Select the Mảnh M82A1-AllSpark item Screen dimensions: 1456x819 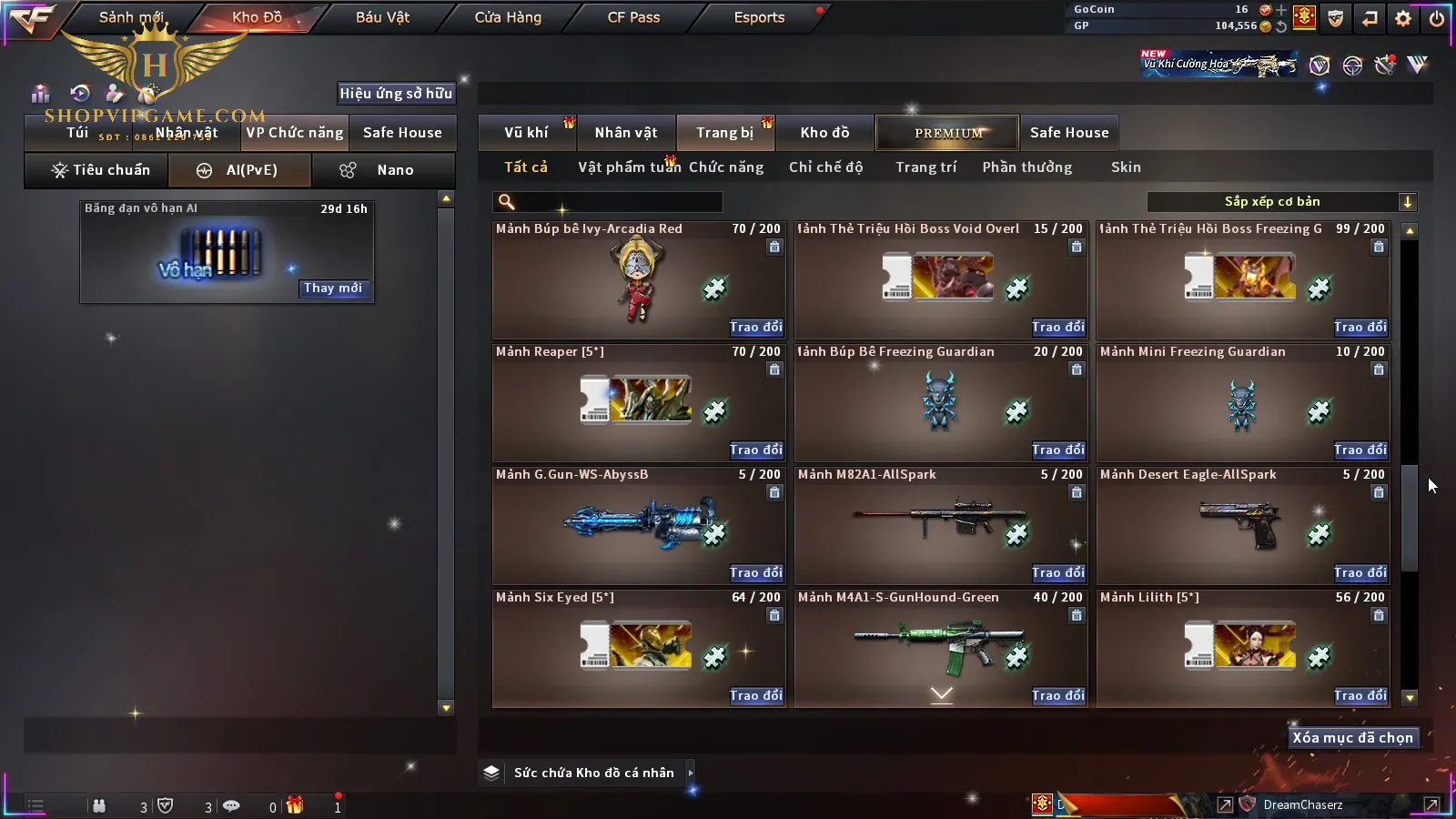pyautogui.click(x=941, y=525)
